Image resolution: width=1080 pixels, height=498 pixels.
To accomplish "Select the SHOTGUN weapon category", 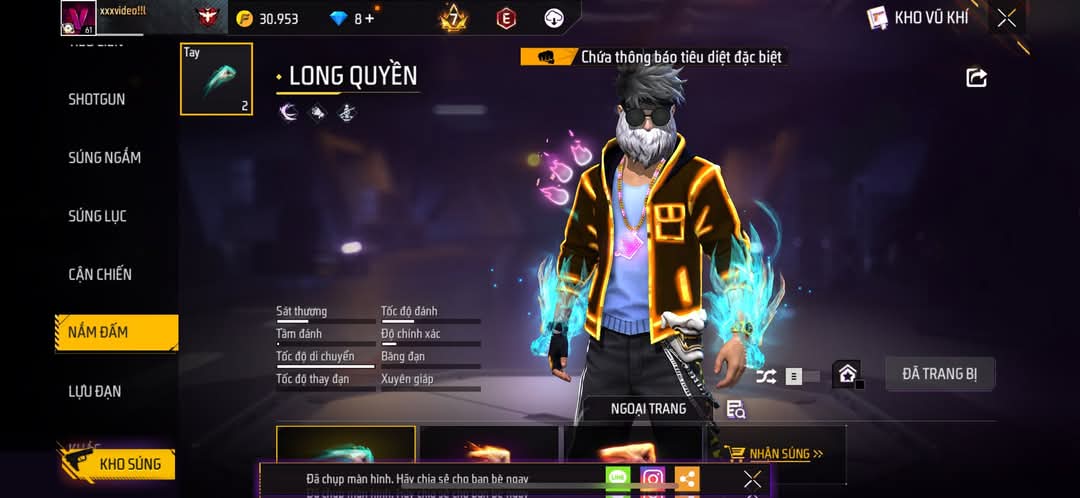I will click(x=97, y=99).
